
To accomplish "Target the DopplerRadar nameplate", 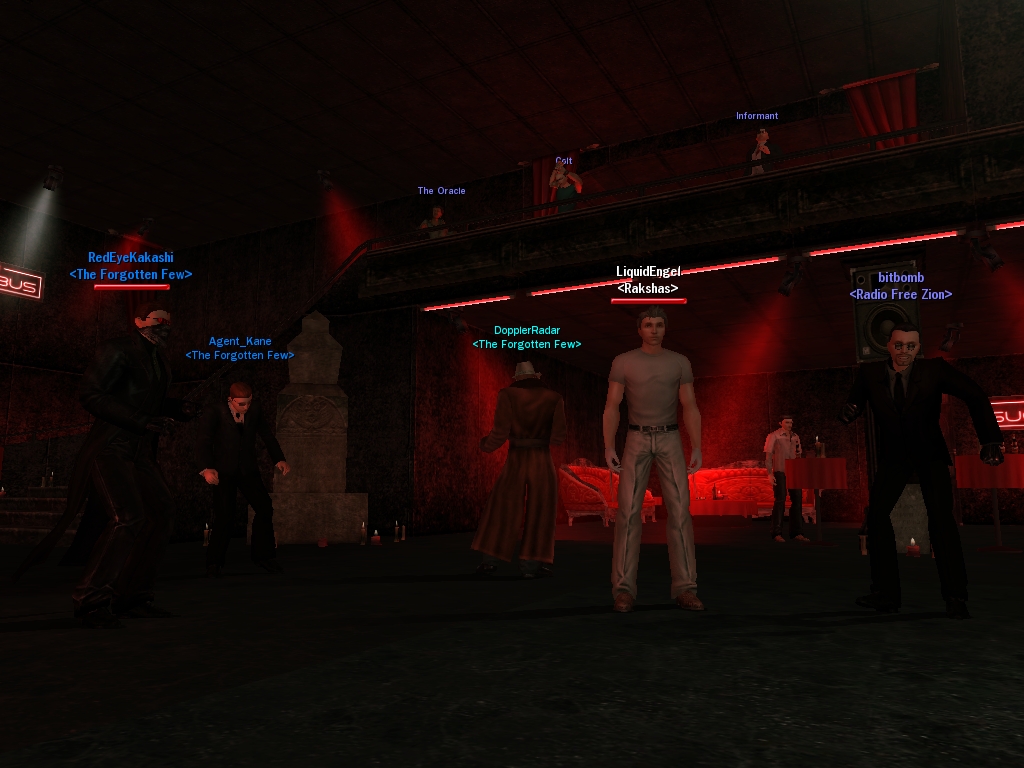I will [x=526, y=331].
